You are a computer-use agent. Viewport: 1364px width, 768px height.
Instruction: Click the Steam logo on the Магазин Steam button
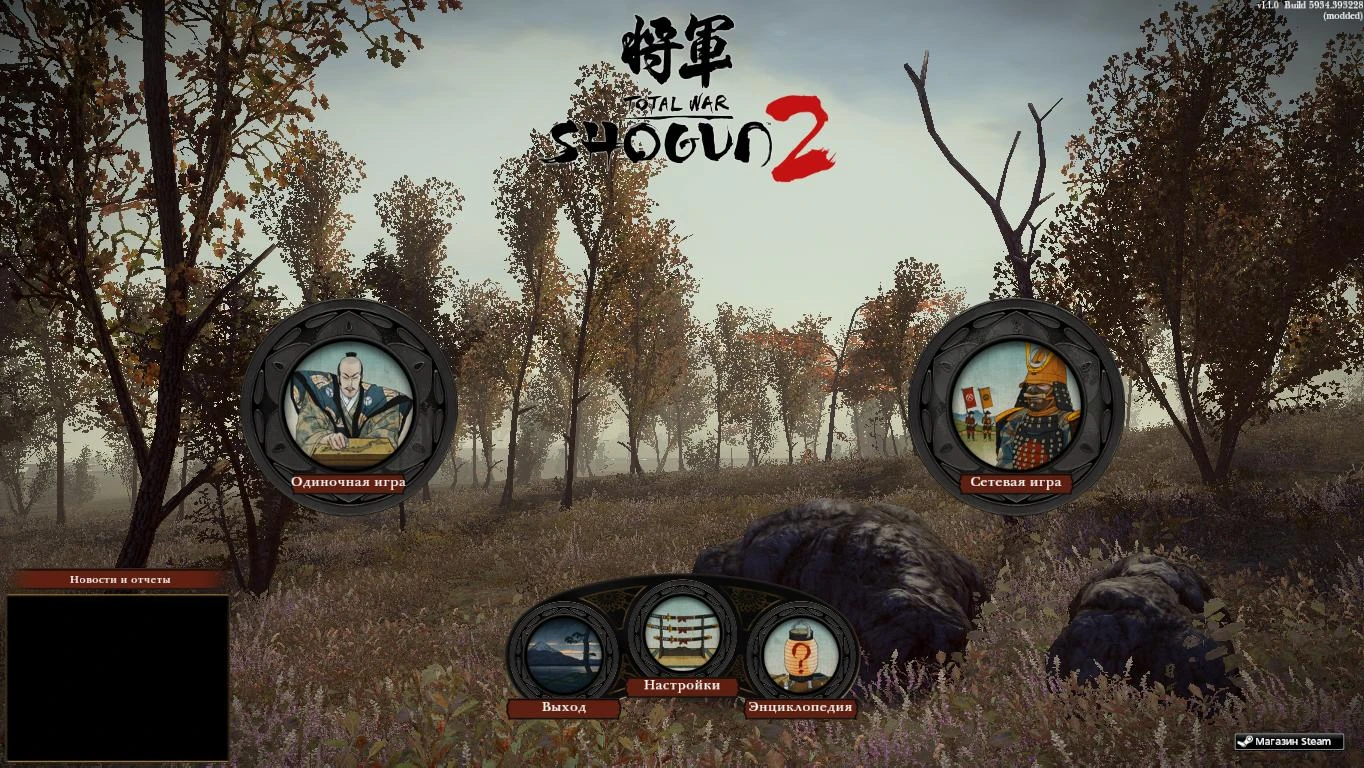coord(1245,741)
